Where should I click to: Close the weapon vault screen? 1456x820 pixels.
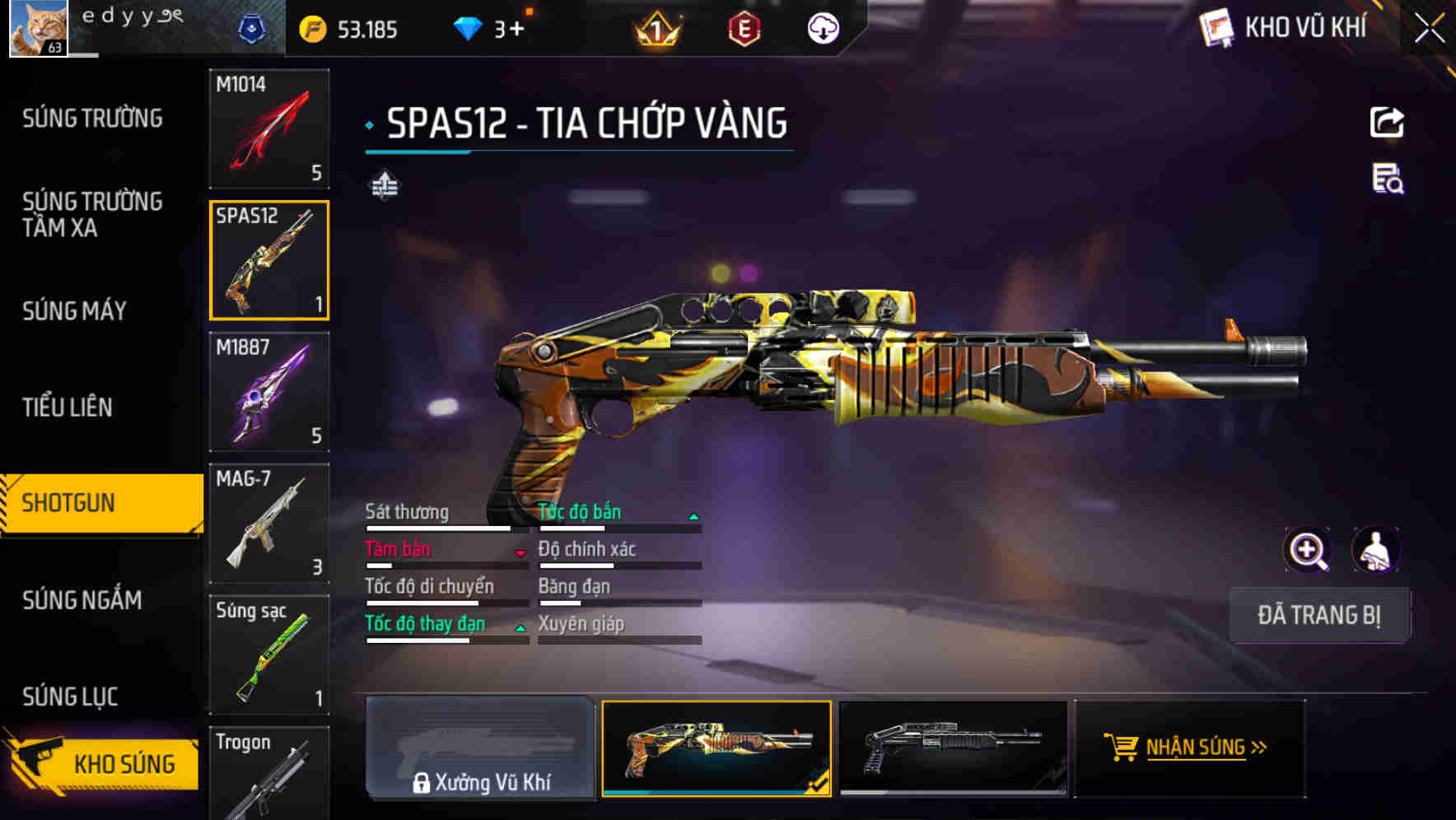tap(1429, 29)
